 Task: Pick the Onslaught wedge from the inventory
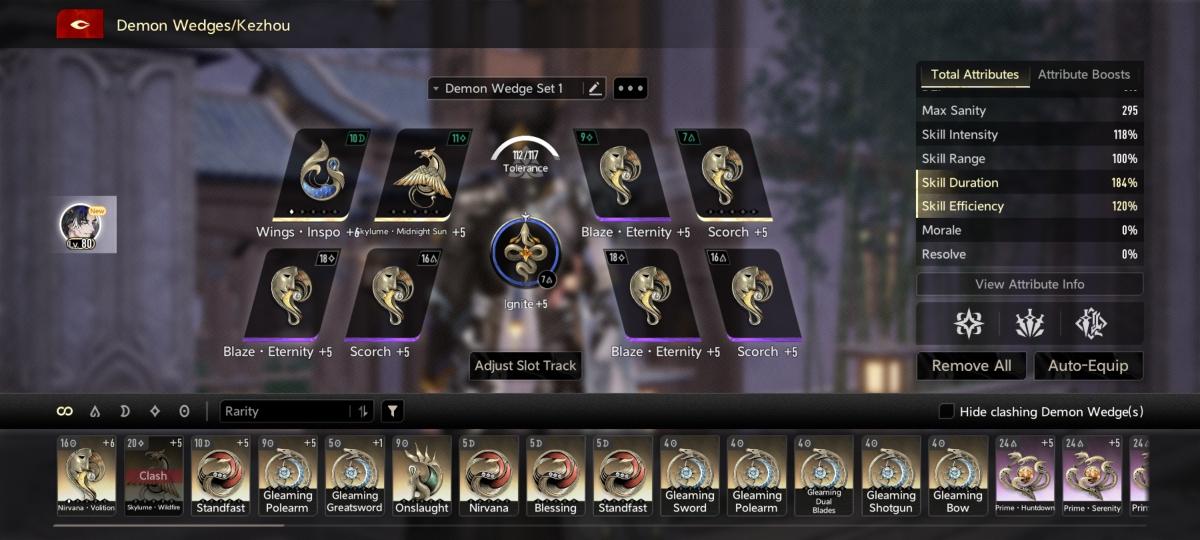(422, 475)
